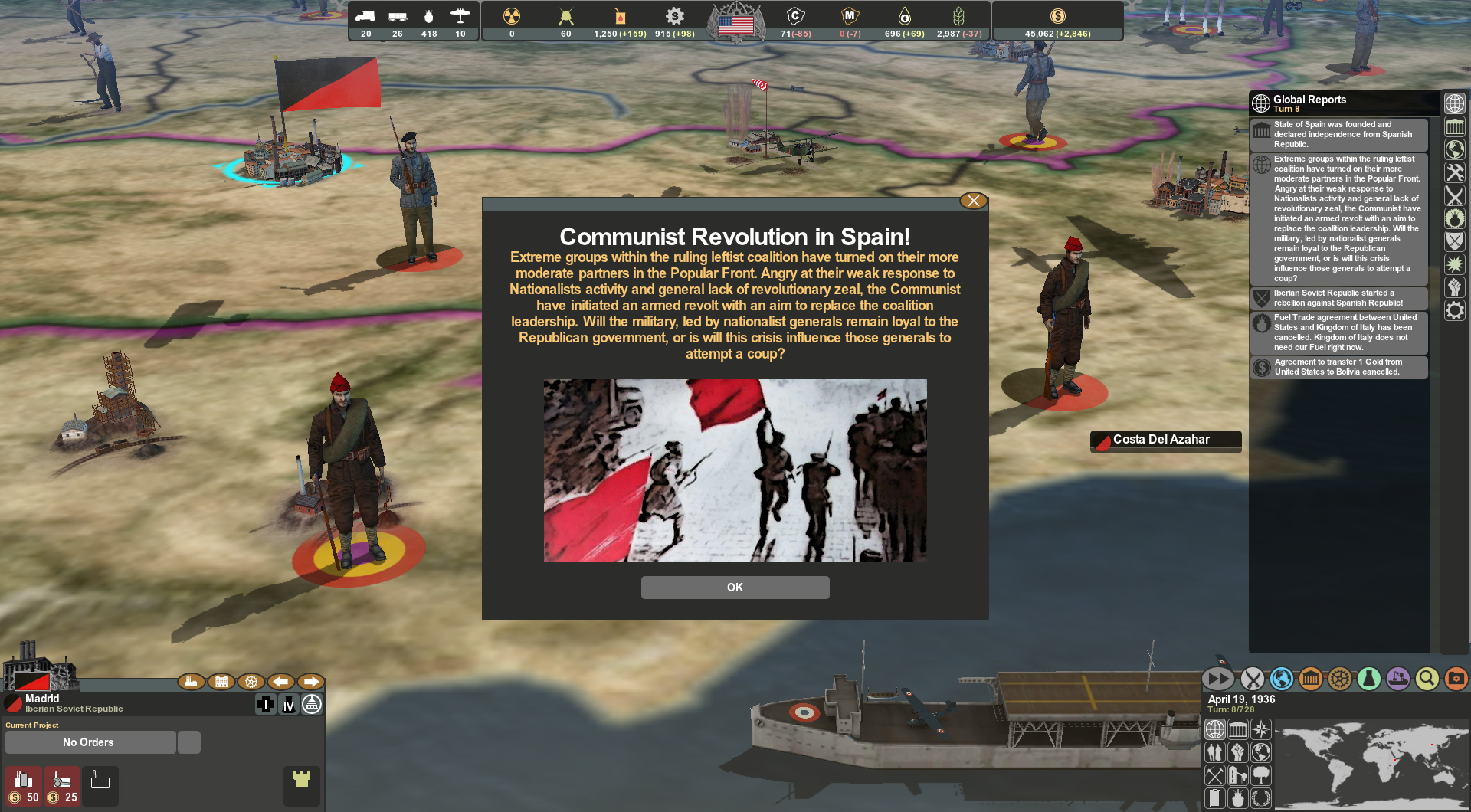Click the purple shipping crane icon
The image size is (1471, 812).
point(1397,679)
